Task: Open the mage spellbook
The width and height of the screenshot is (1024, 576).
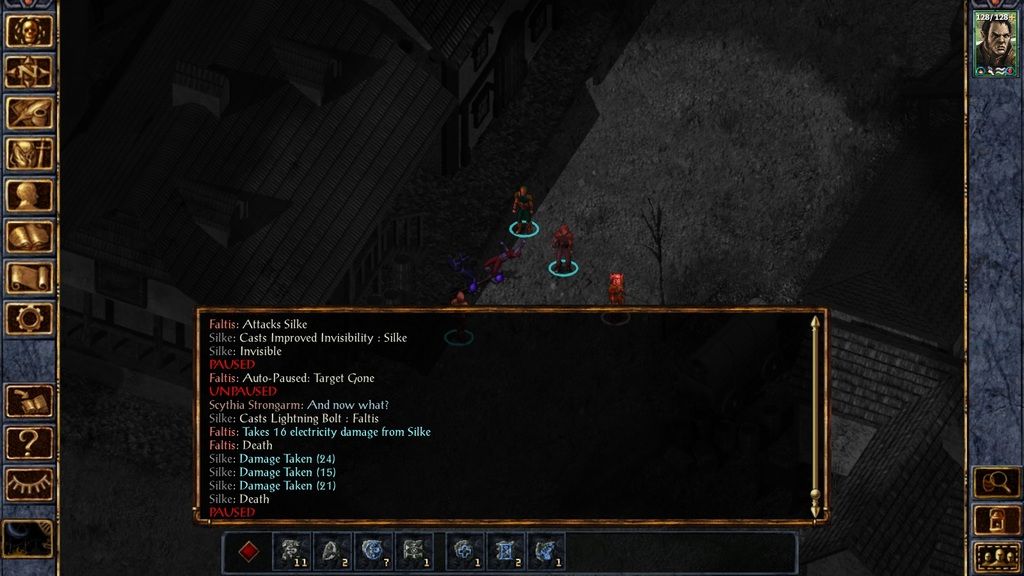Action: (29, 237)
